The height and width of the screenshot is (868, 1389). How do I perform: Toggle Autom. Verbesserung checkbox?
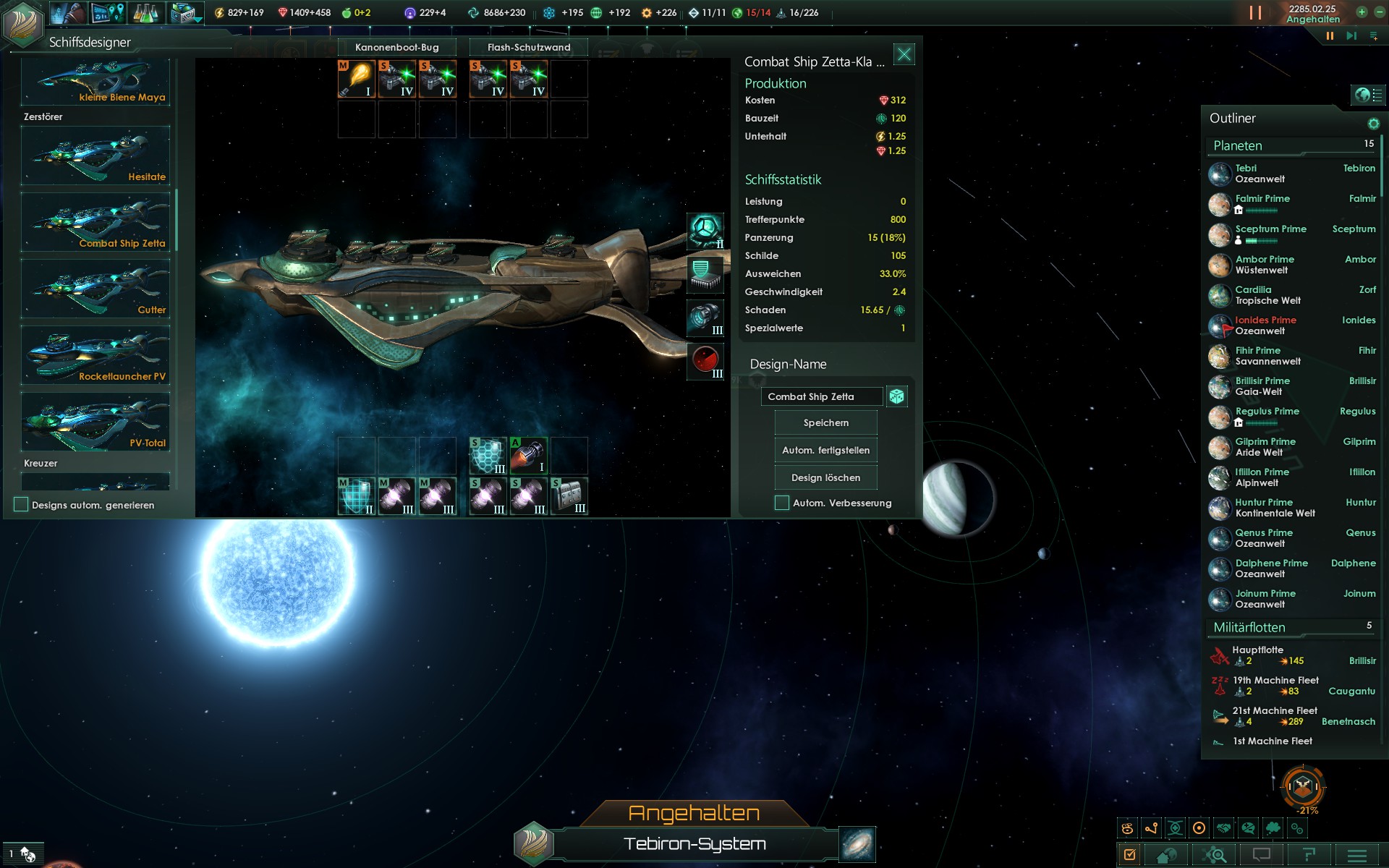tap(782, 503)
